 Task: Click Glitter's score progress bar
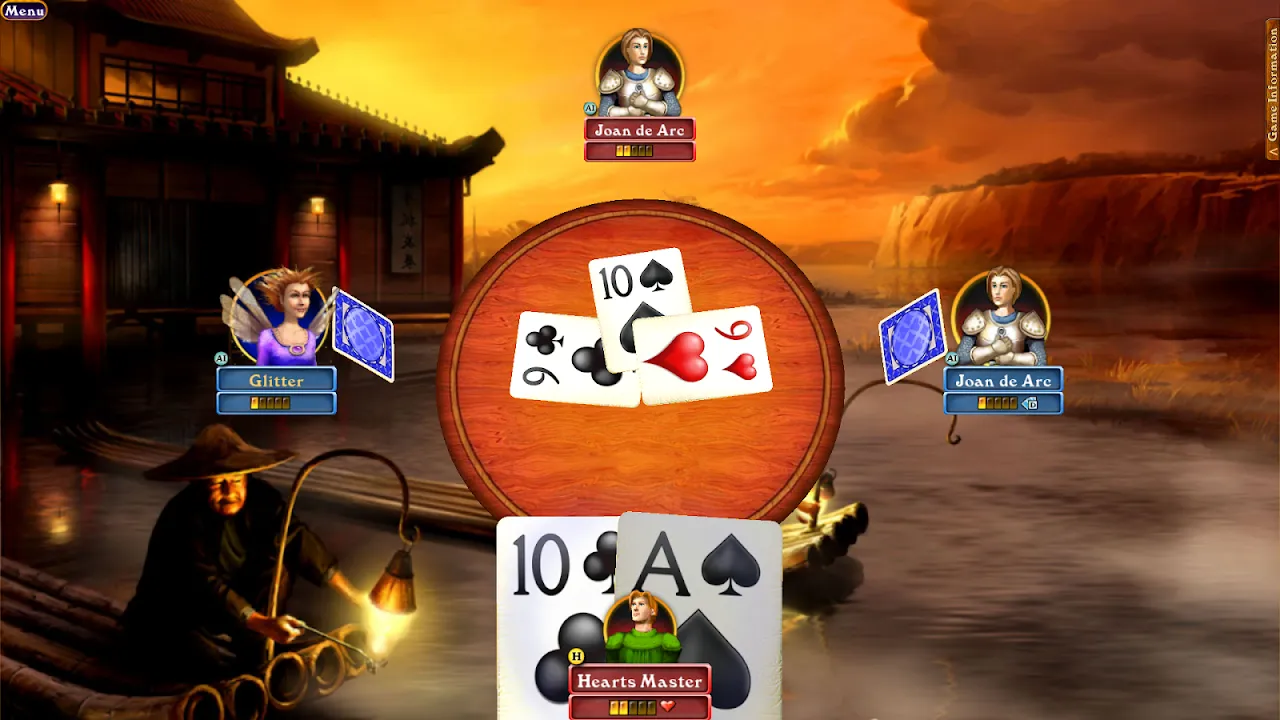click(277, 403)
